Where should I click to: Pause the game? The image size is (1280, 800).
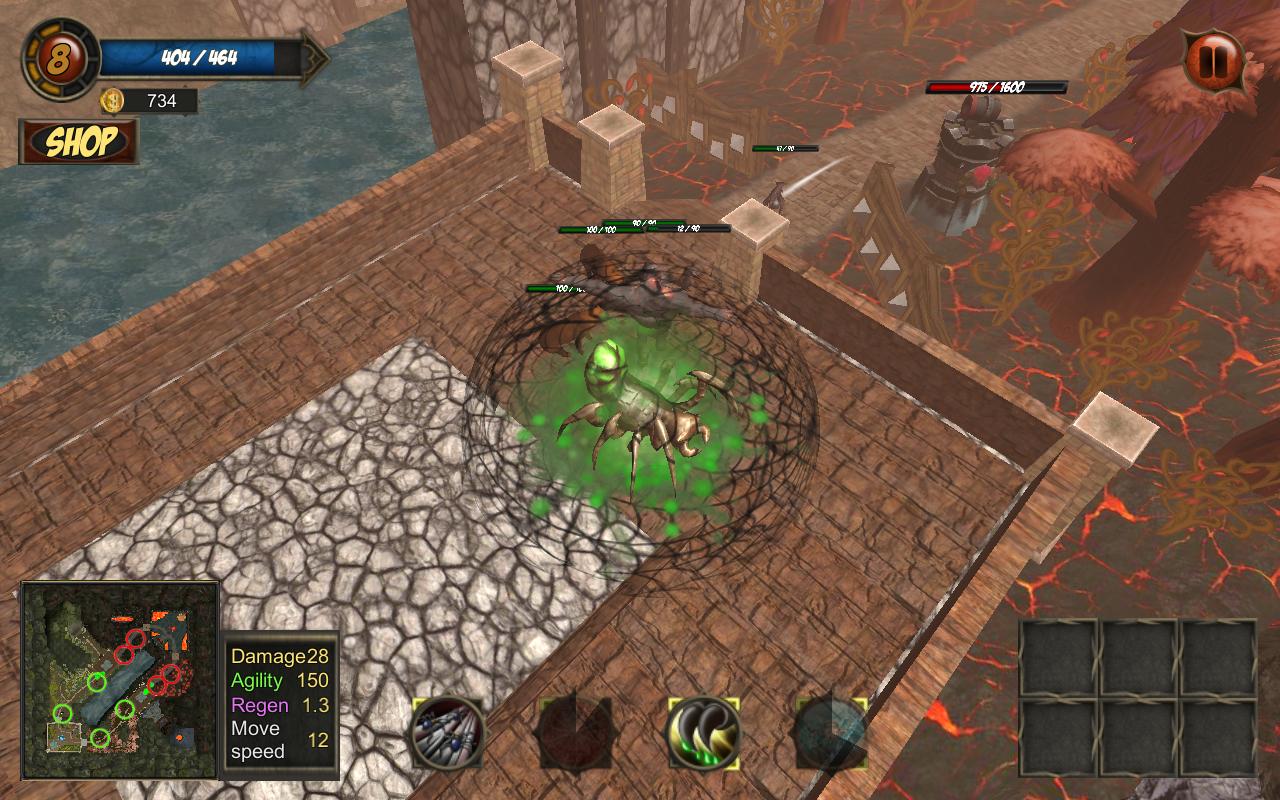[1213, 60]
